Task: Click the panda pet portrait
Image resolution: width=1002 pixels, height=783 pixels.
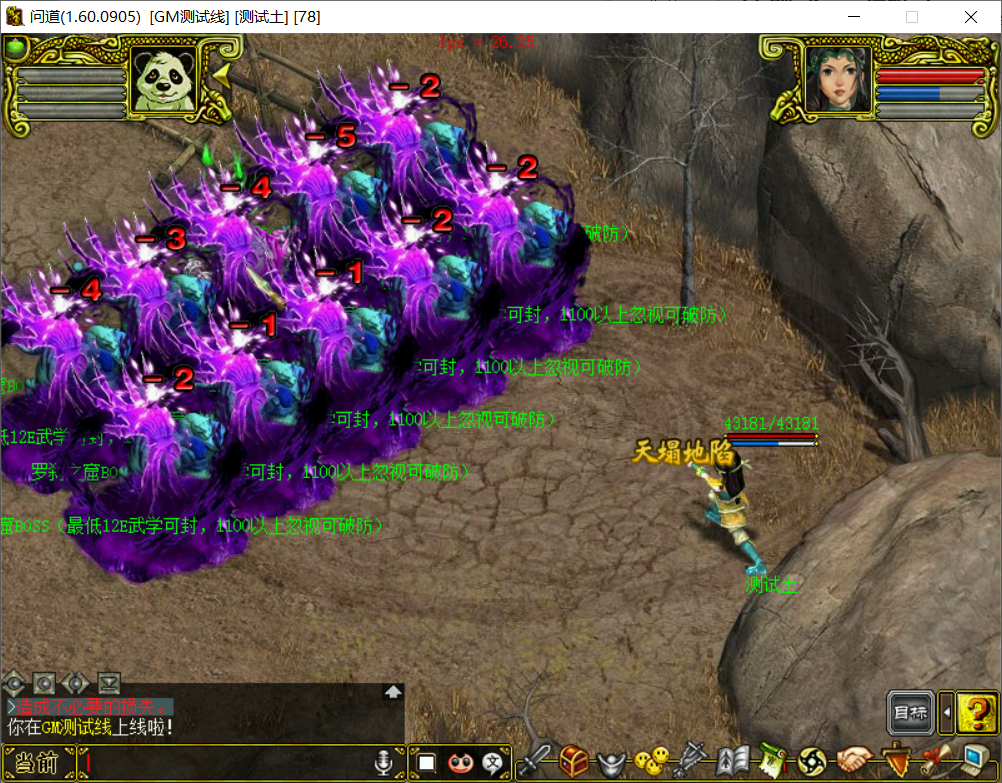Action: (164, 79)
